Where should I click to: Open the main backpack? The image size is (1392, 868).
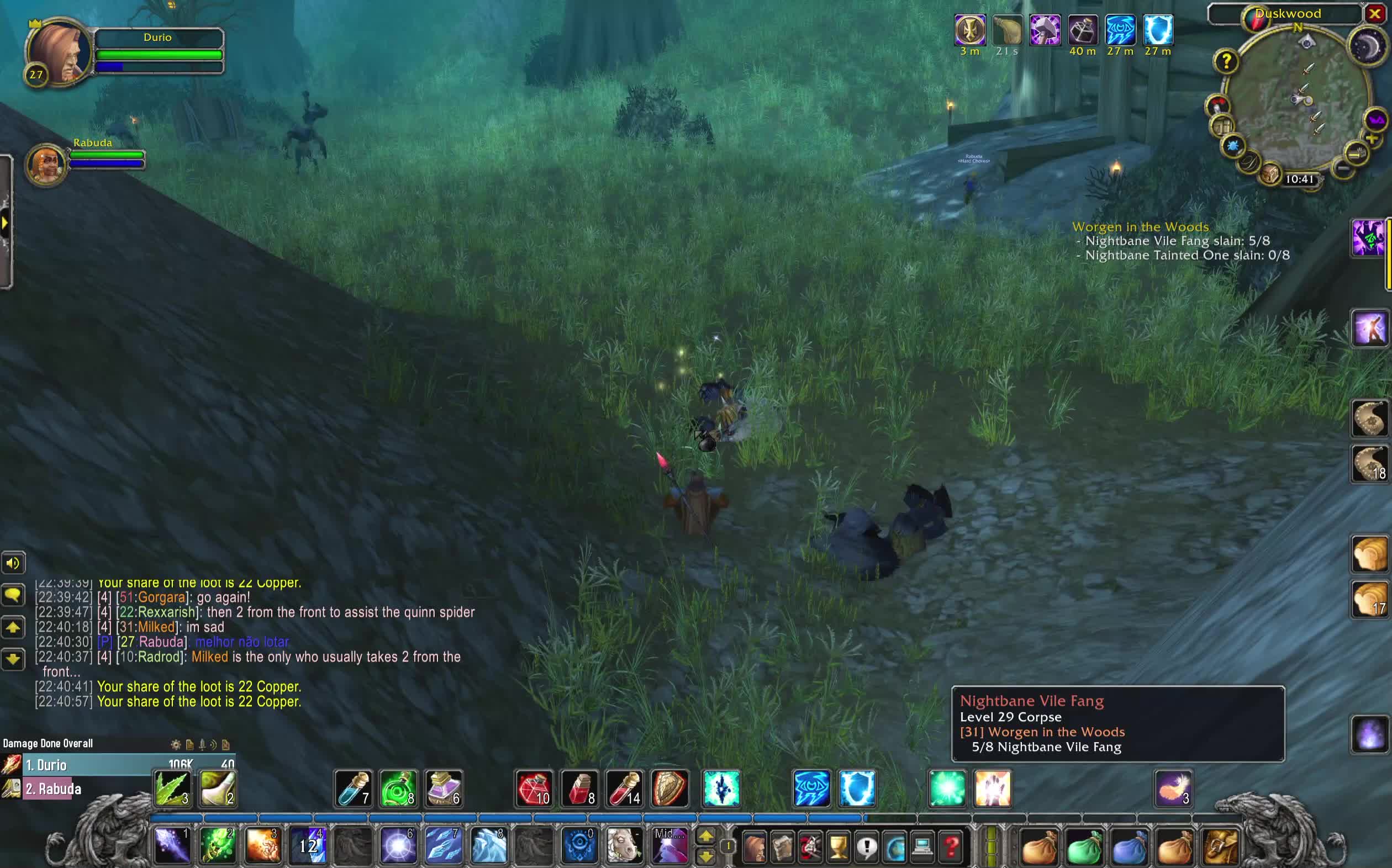click(1221, 845)
